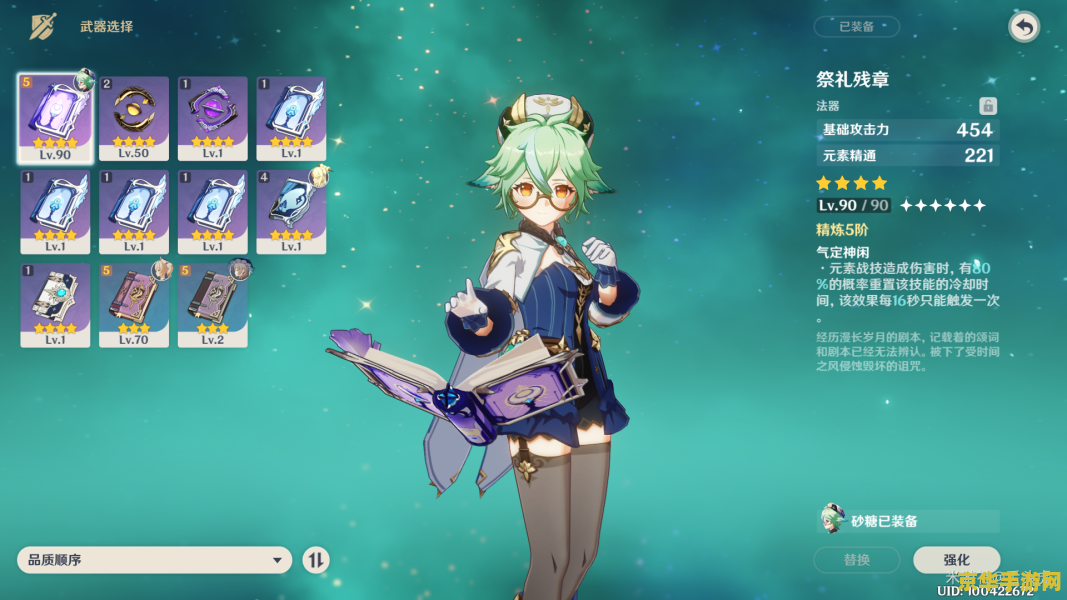The width and height of the screenshot is (1067, 600).
Task: Choose the dark book with refinement 4
Action: (291, 211)
